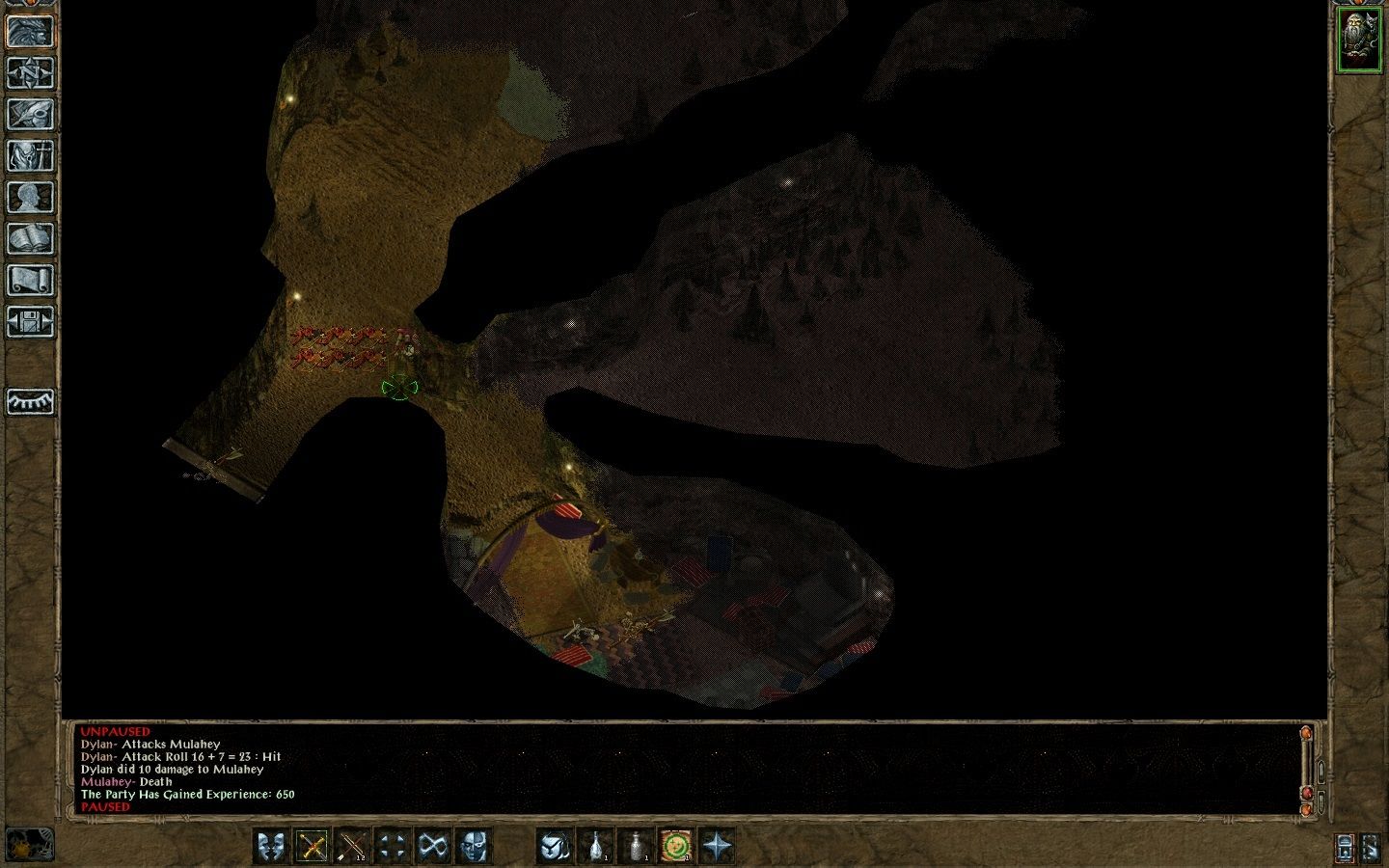This screenshot has width=1389, height=868.
Task: Use the green-sealed scroll quick item
Action: [x=676, y=847]
